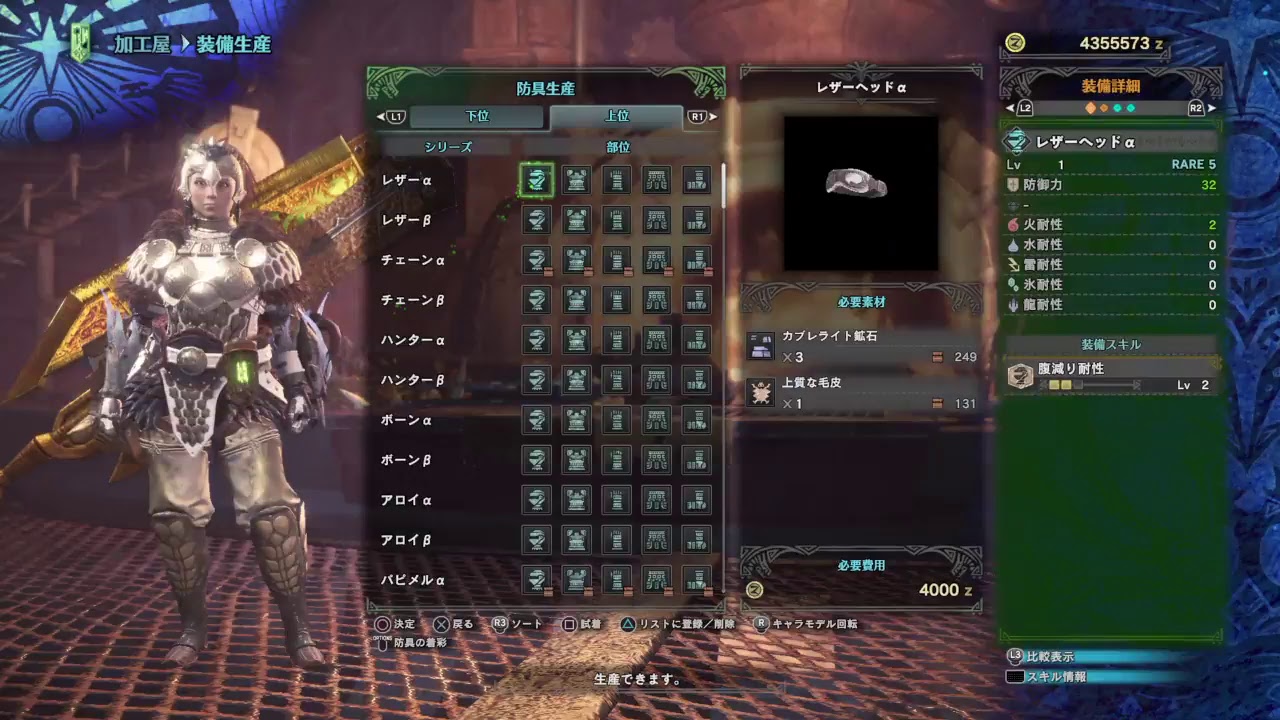Activate 防具の着彩 armor pigment option
The height and width of the screenshot is (720, 1280).
[x=422, y=645]
